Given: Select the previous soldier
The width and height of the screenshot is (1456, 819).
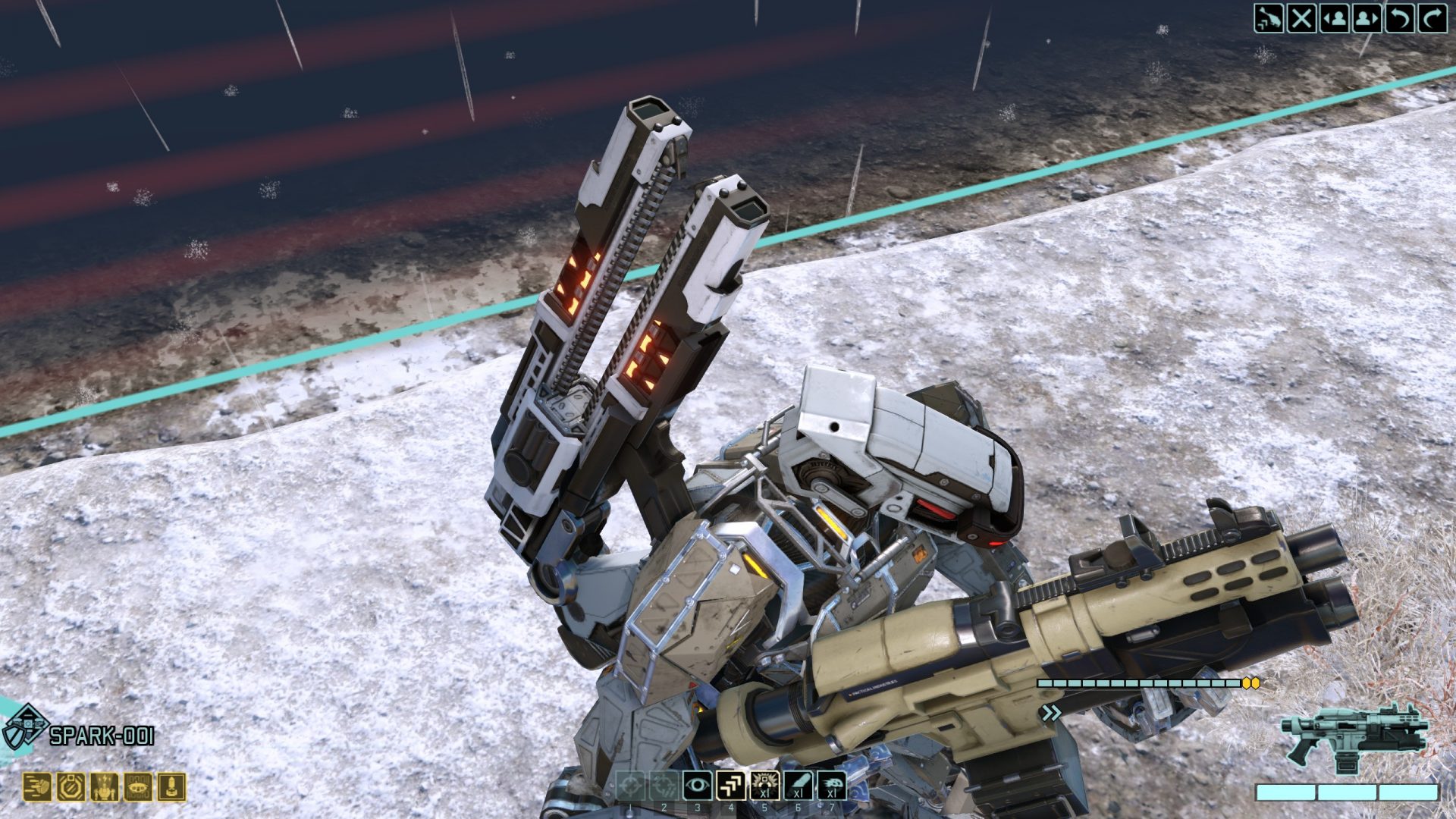Looking at the screenshot, I should click(x=1334, y=18).
